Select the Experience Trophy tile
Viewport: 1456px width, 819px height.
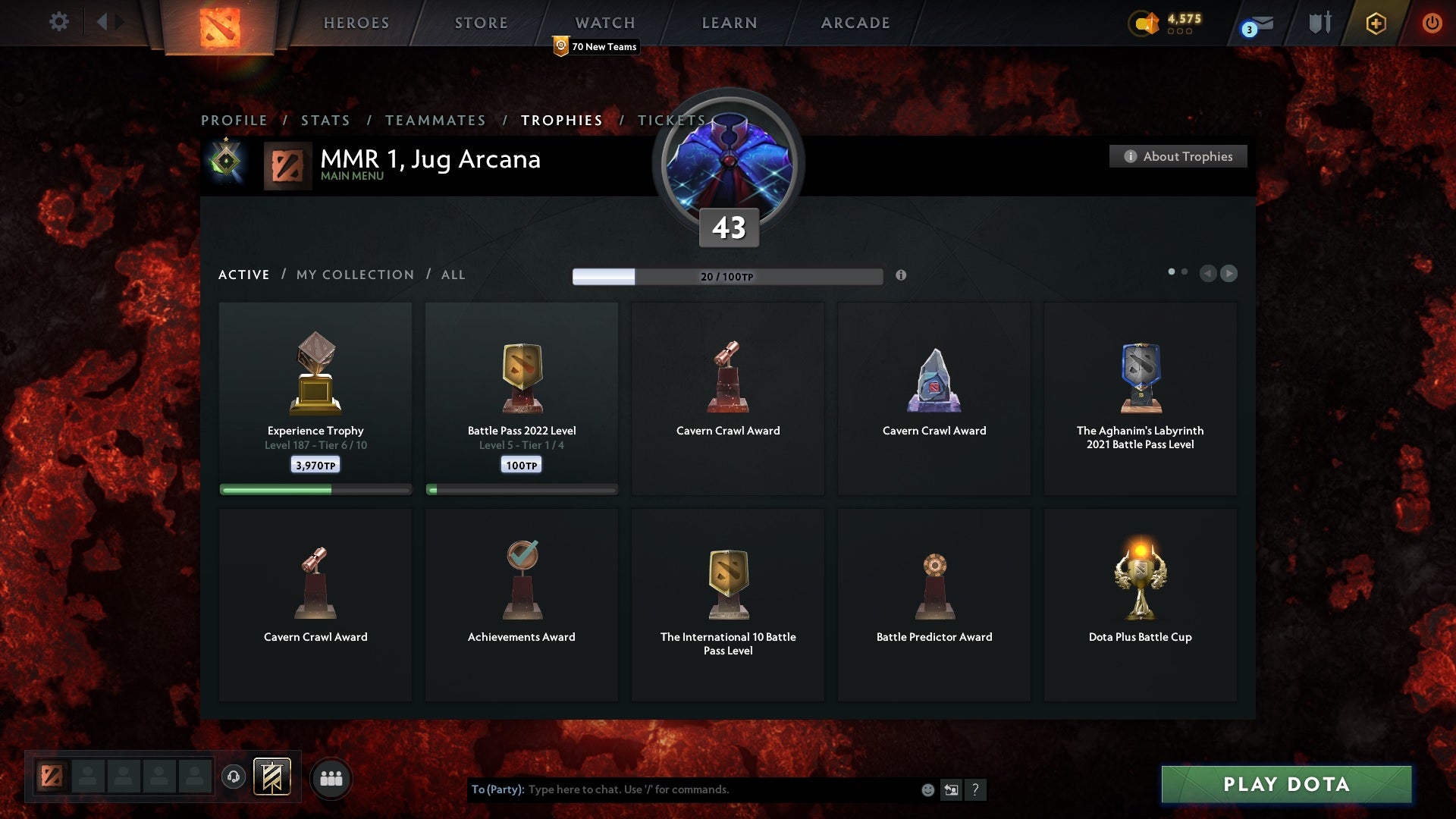click(315, 398)
